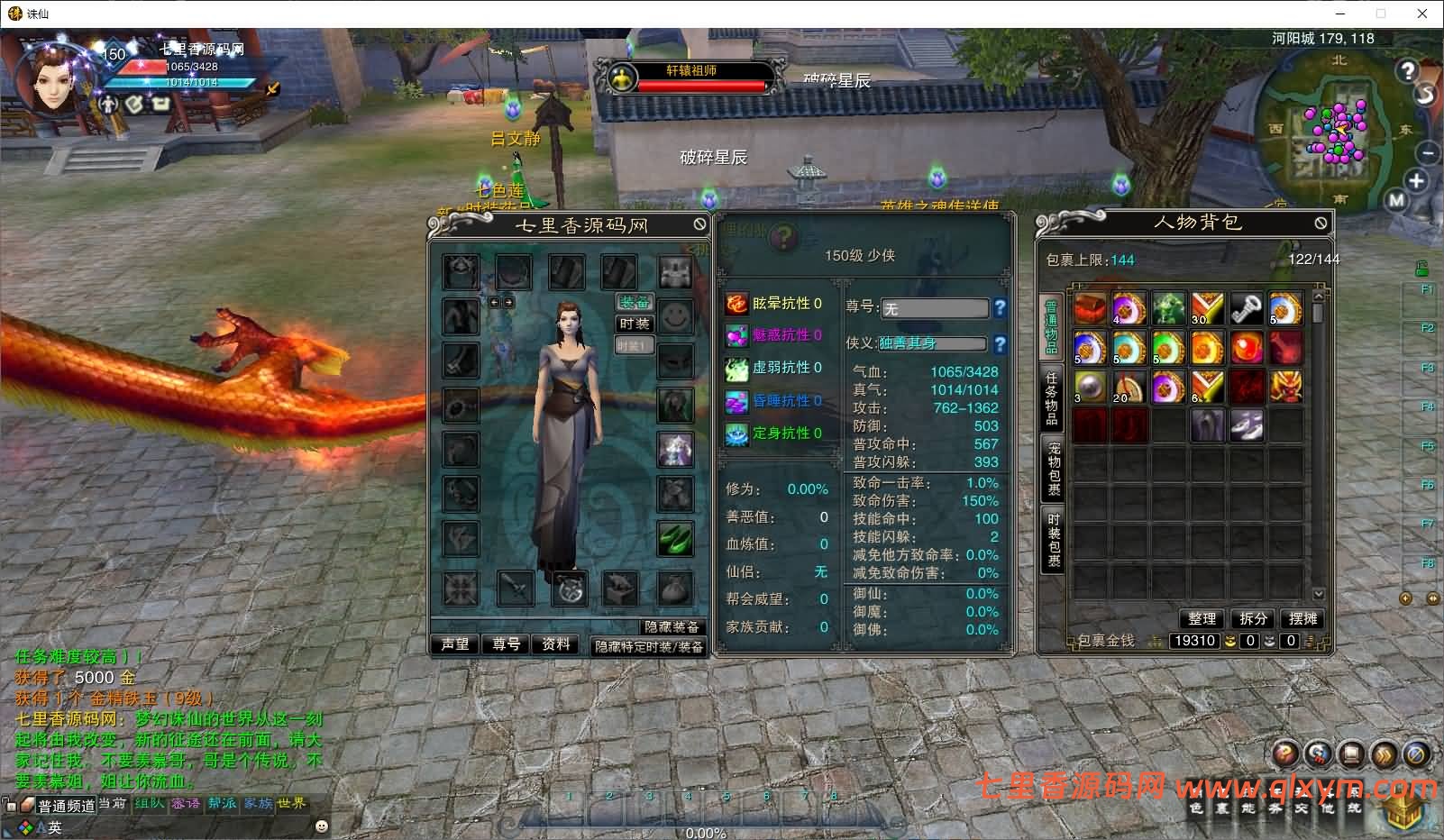Click the 魅惑抗性 resistance icon
This screenshot has width=1444, height=840.
click(736, 336)
